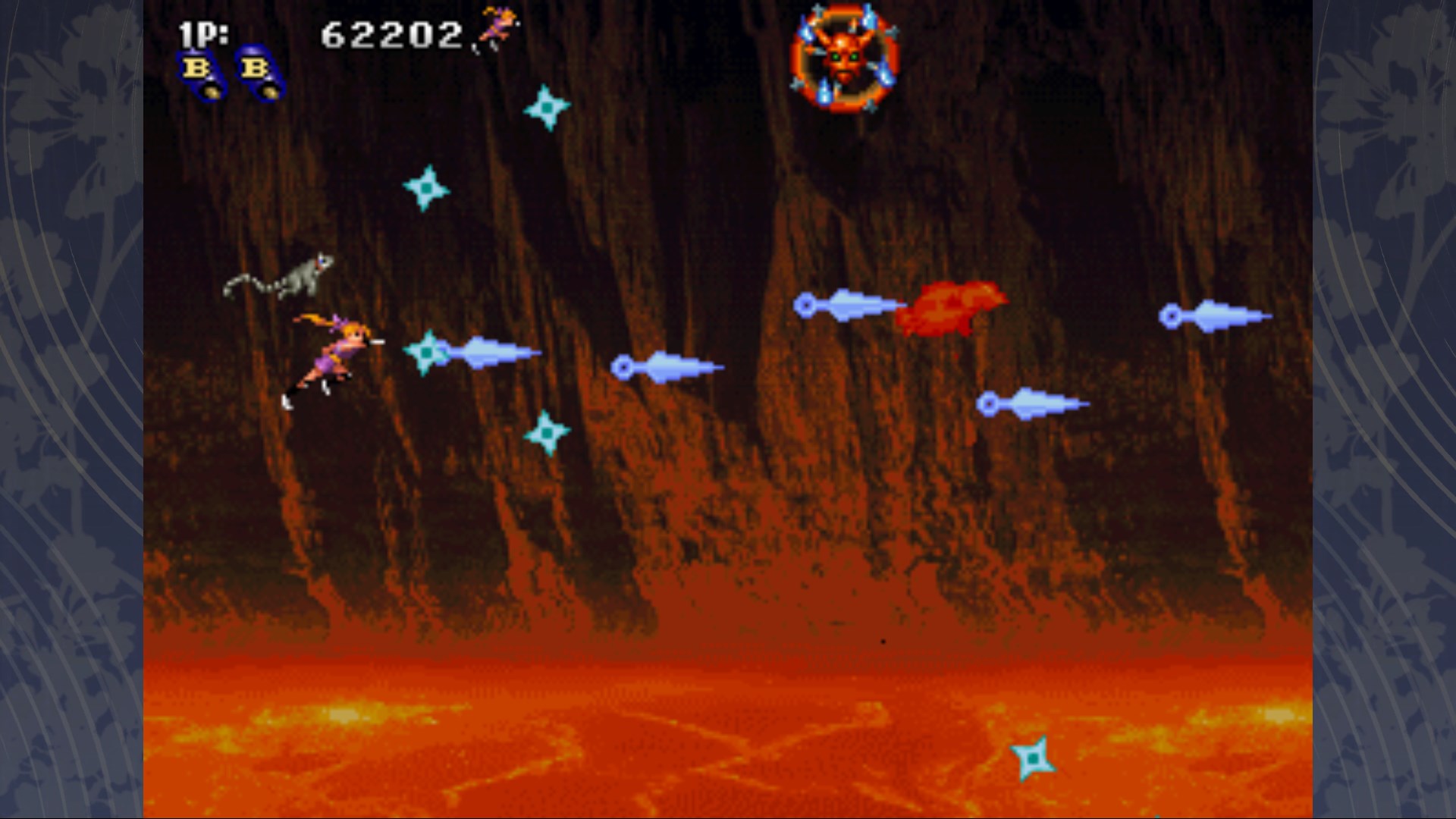Click the demon head emblem boss
Screen dimensions: 1456x819
coord(844,57)
